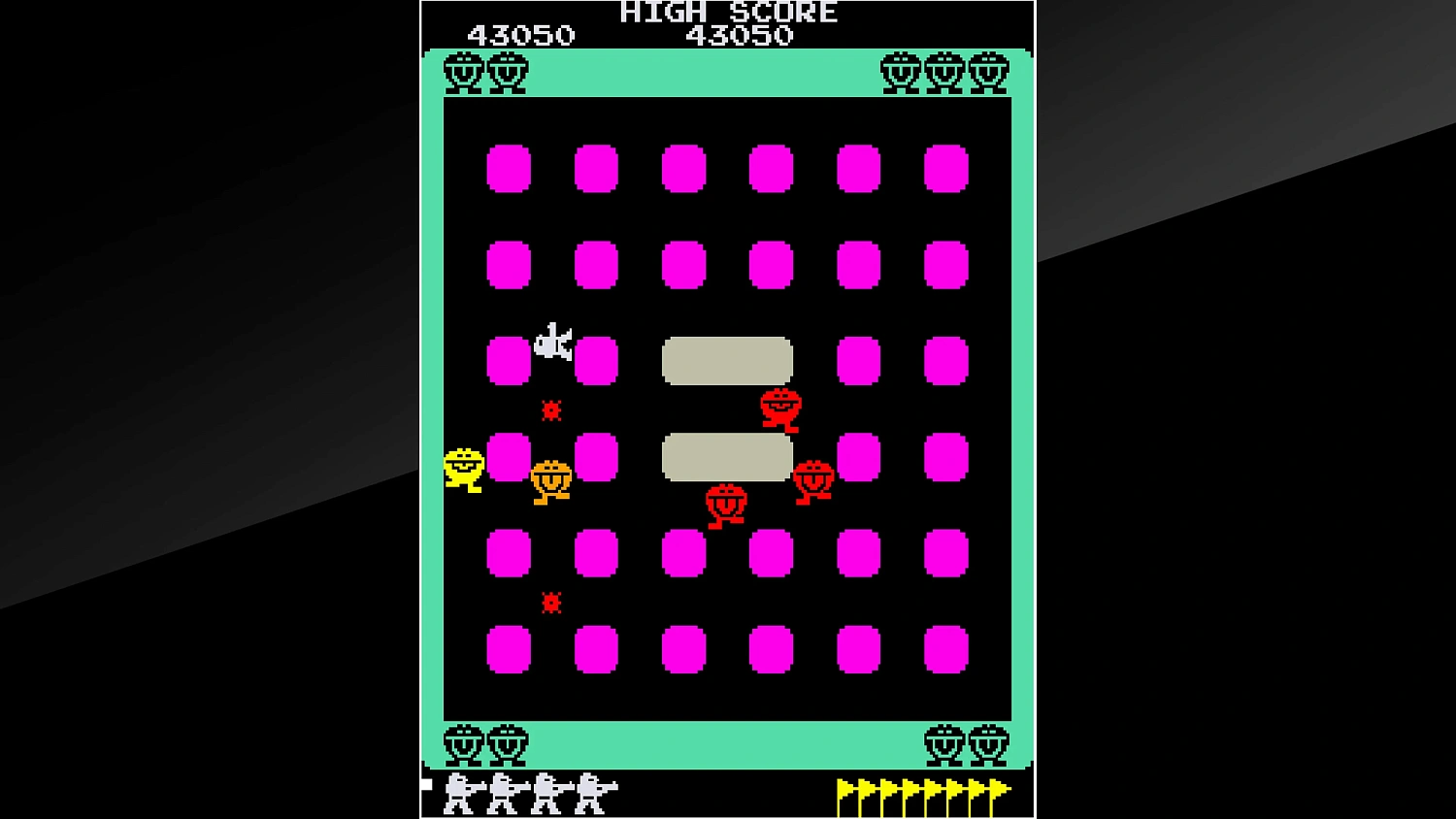The width and height of the screenshot is (1456, 819).
Task: Select the orange monster beside the yellow one
Action: [x=552, y=477]
